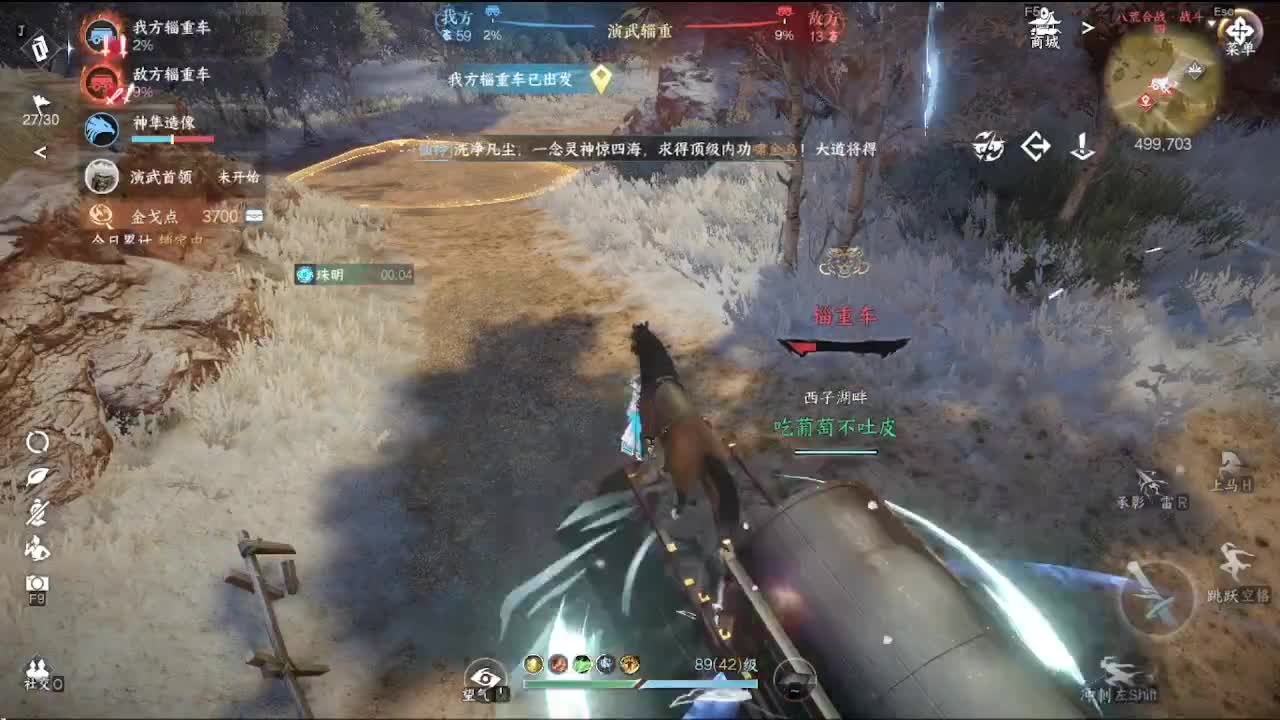
Task: Expand the arrow next to the 商城 icon
Action: [1090, 28]
